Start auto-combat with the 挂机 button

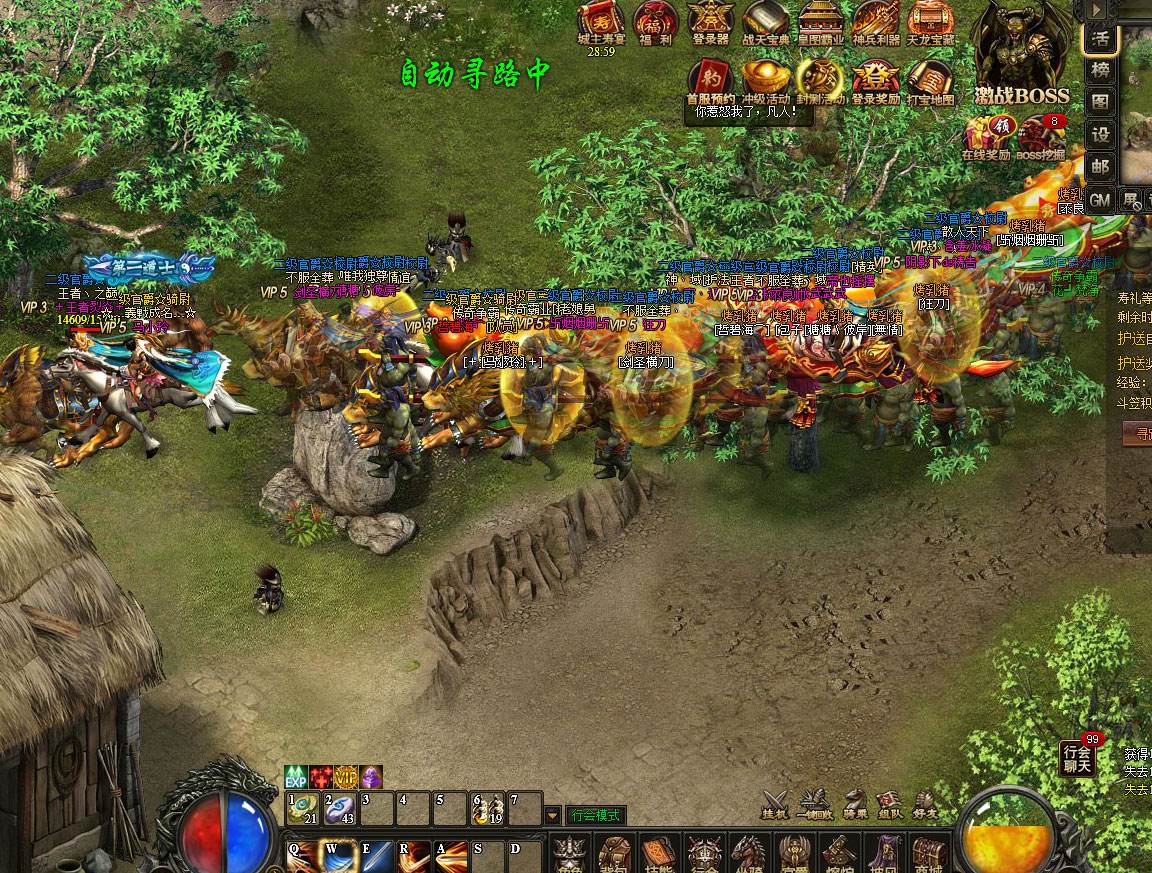774,806
